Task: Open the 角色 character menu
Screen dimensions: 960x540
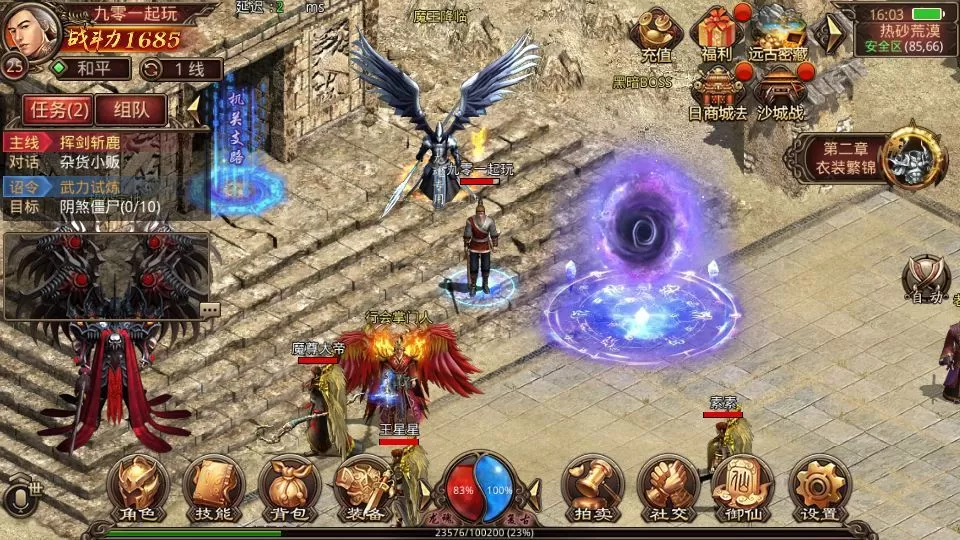Action: (x=137, y=489)
